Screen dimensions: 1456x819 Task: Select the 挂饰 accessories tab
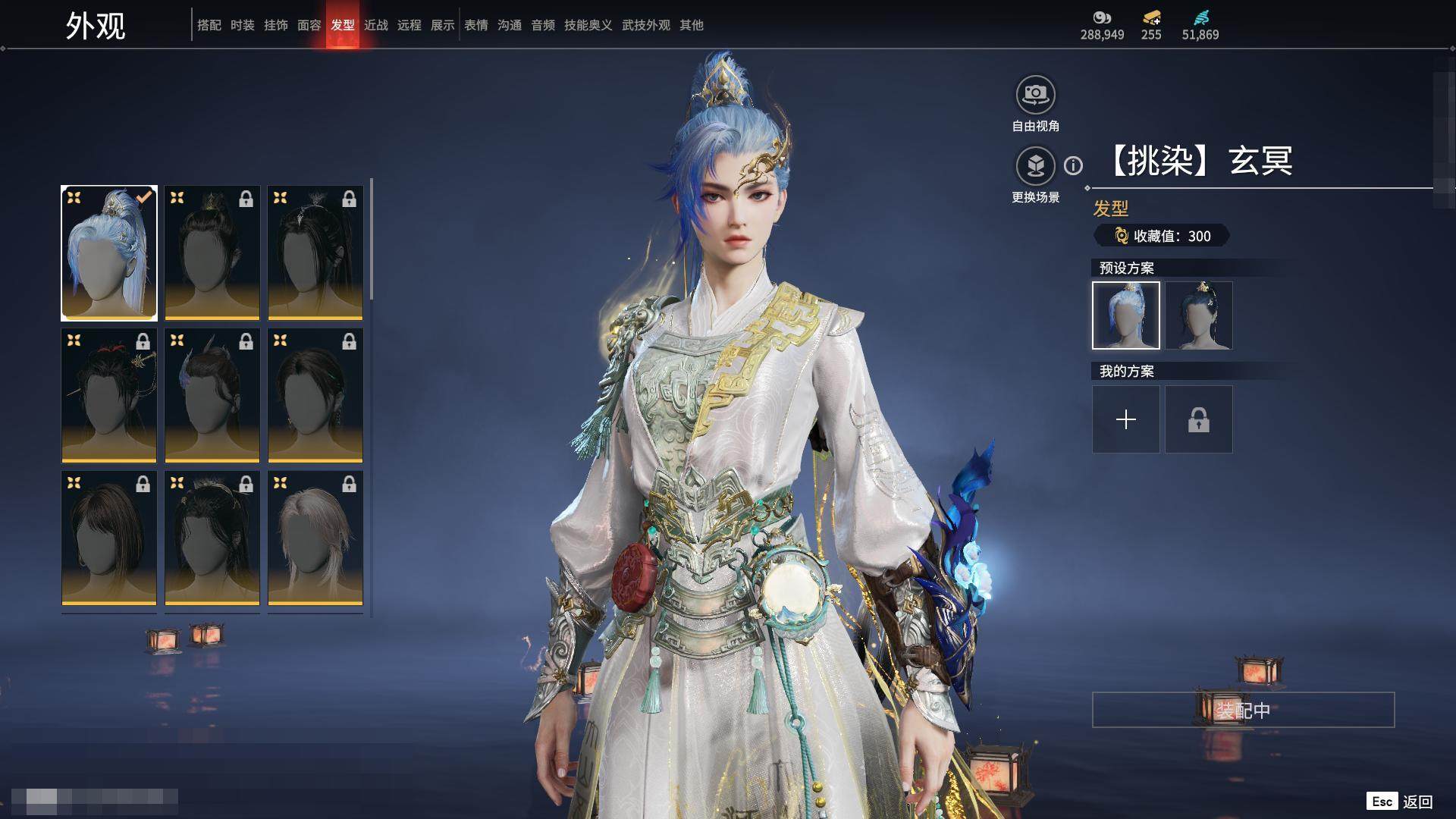tap(275, 25)
